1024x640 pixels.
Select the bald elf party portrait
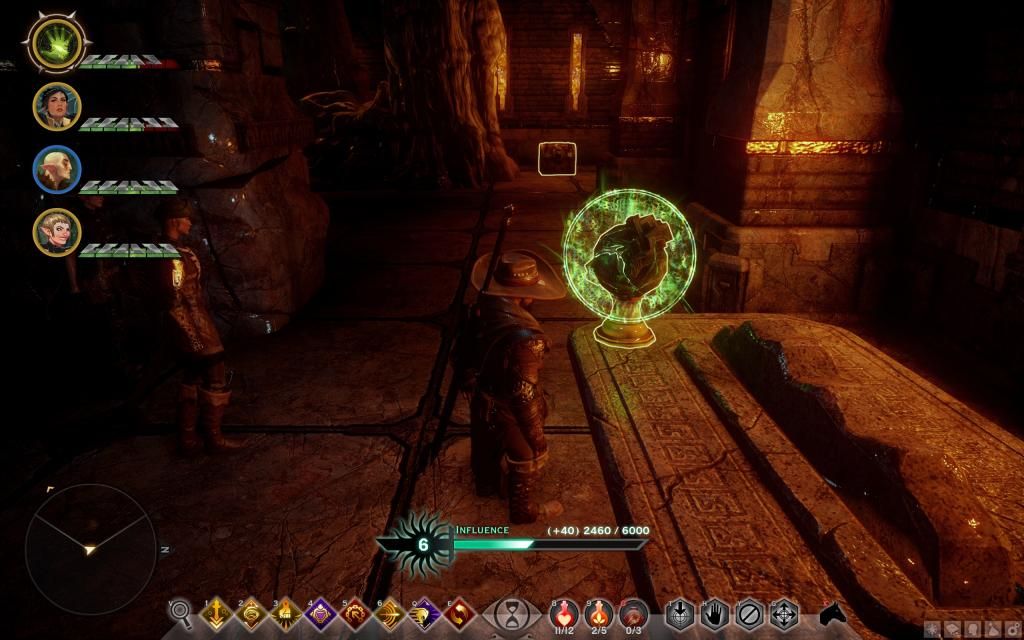56,169
